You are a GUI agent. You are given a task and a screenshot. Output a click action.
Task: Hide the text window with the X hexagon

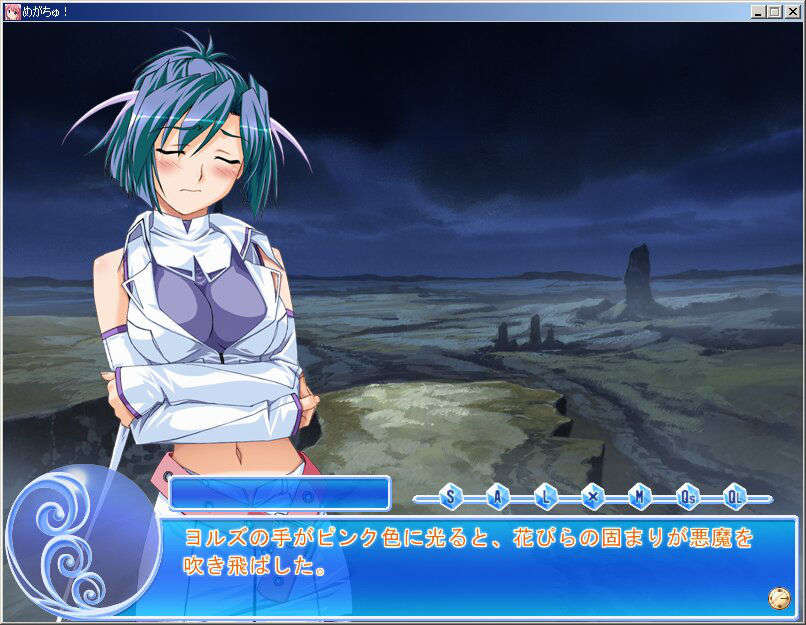592,496
